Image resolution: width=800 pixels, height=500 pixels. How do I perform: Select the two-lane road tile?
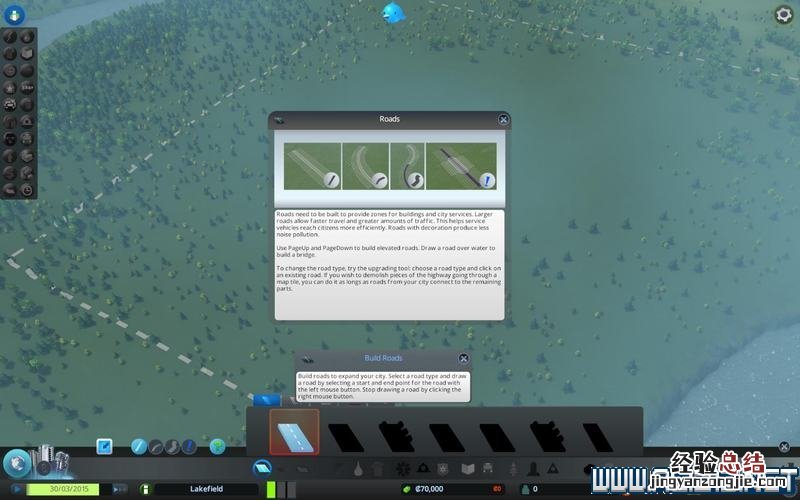pos(294,432)
